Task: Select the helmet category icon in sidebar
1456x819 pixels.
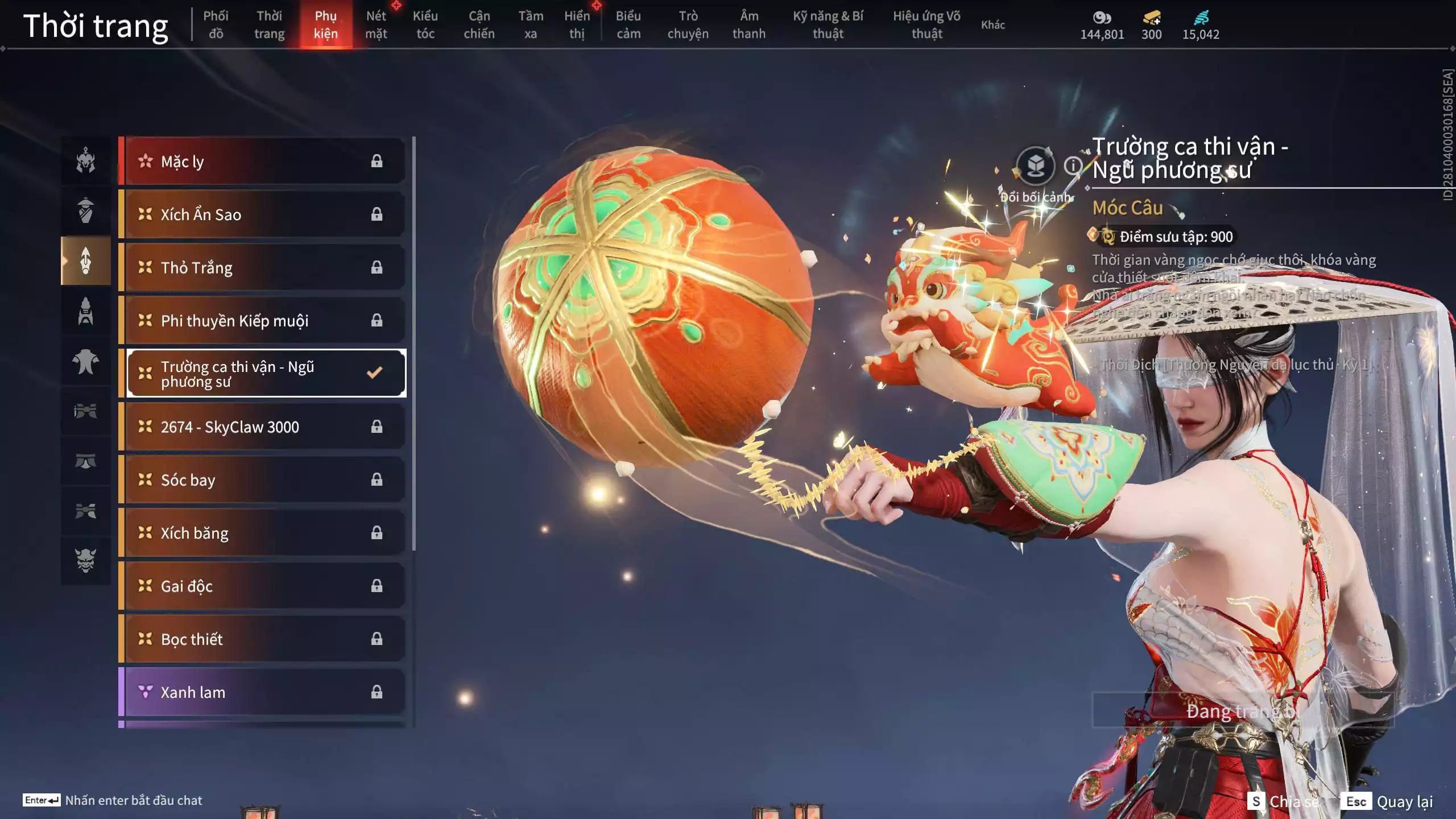Action: coord(85,161)
